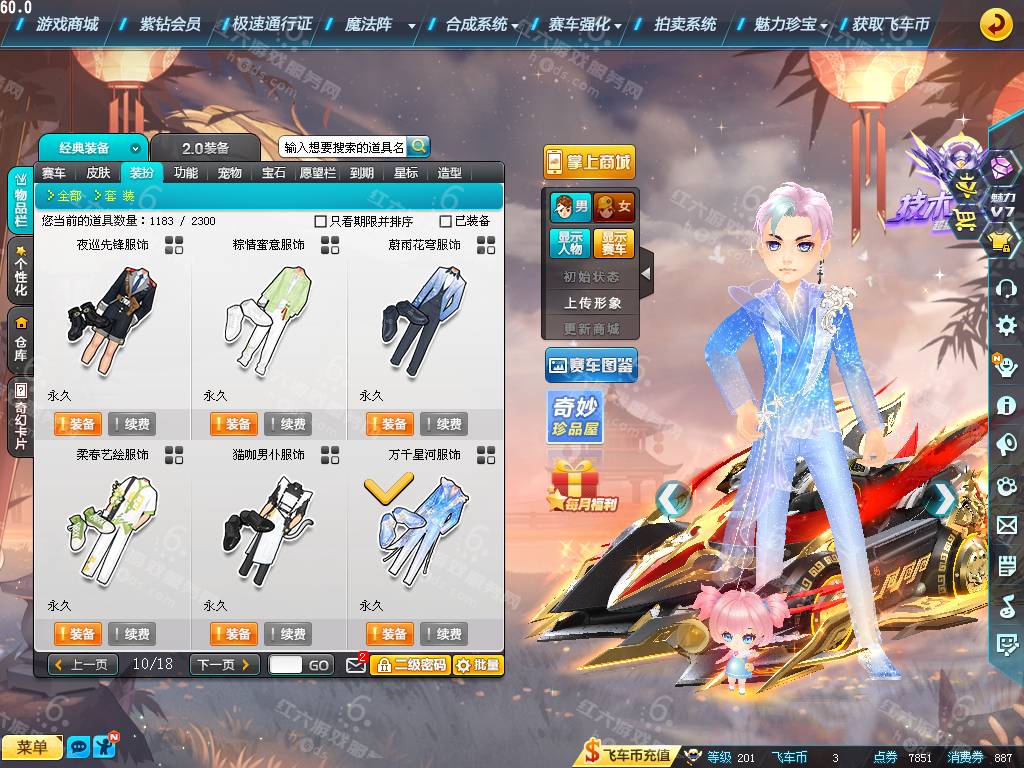Image resolution: width=1024 pixels, height=768 pixels.
Task: Open the 掌上商城 mobile shop
Action: click(590, 162)
